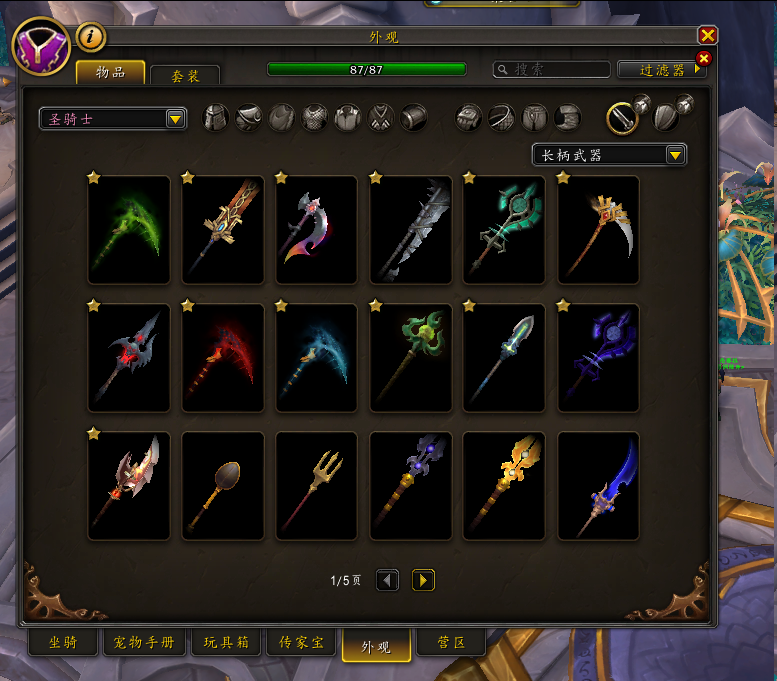Open the 传家宝 heirlooms tab
The height and width of the screenshot is (681, 777).
(x=301, y=643)
